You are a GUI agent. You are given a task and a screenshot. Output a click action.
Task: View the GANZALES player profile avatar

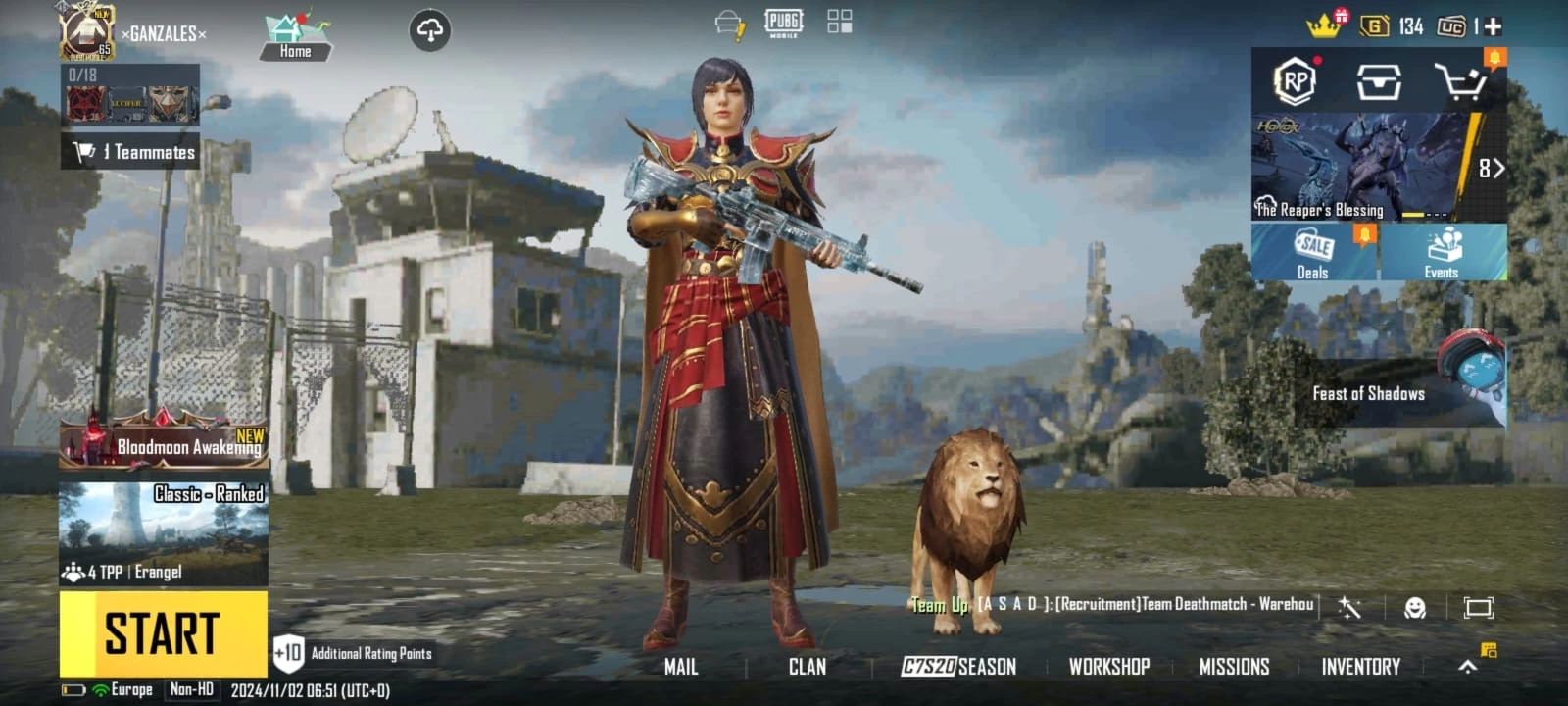click(x=87, y=32)
